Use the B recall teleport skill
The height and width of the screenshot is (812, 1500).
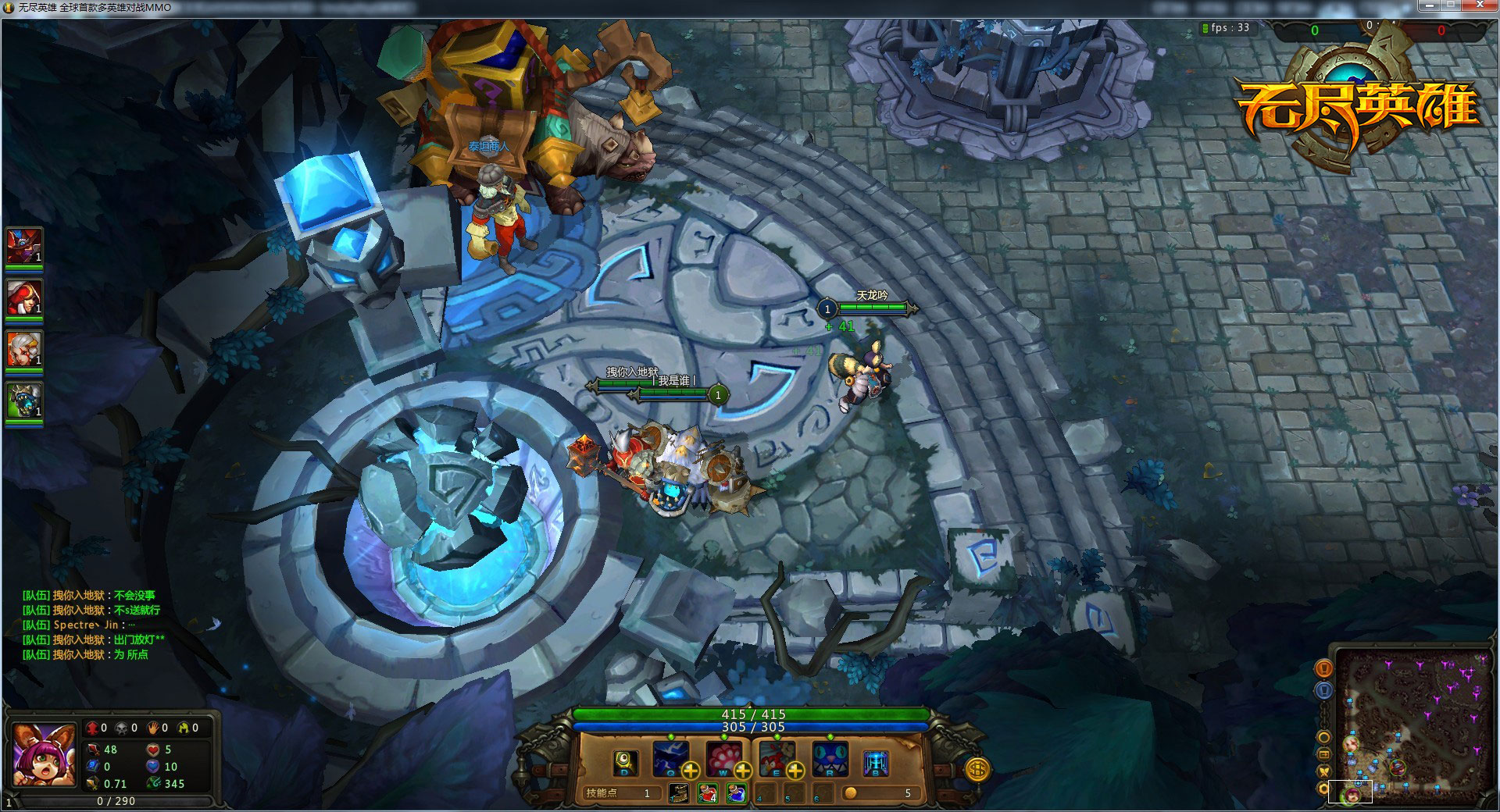pos(875,763)
